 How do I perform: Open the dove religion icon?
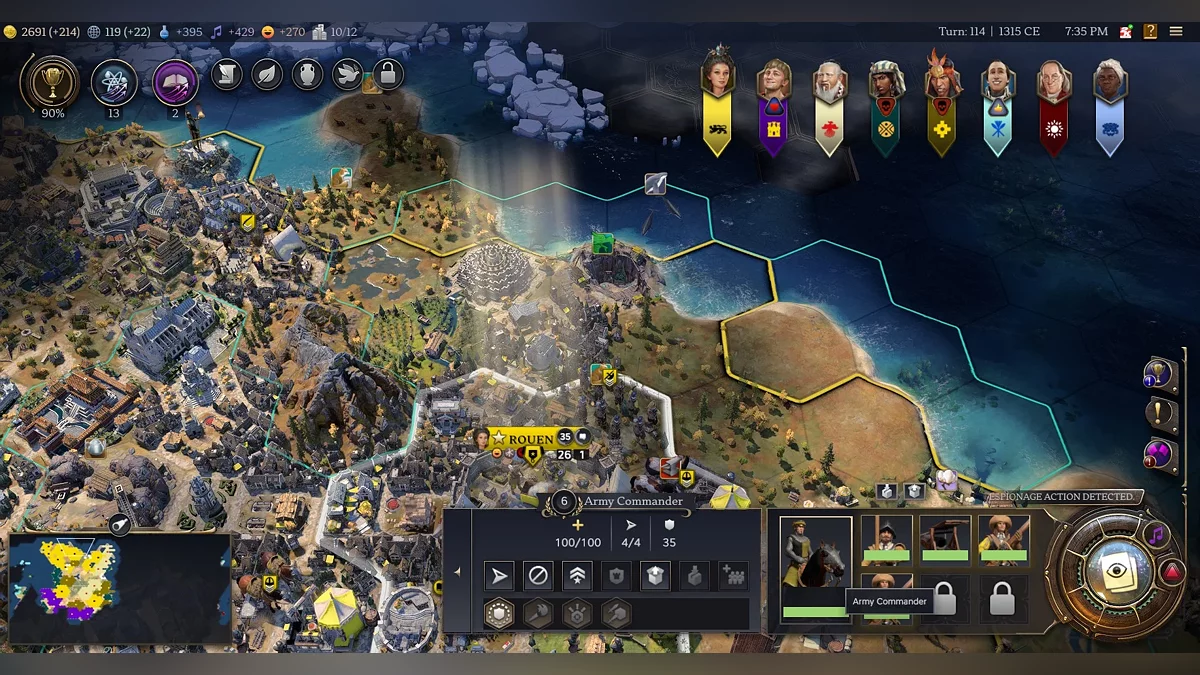tap(347, 74)
